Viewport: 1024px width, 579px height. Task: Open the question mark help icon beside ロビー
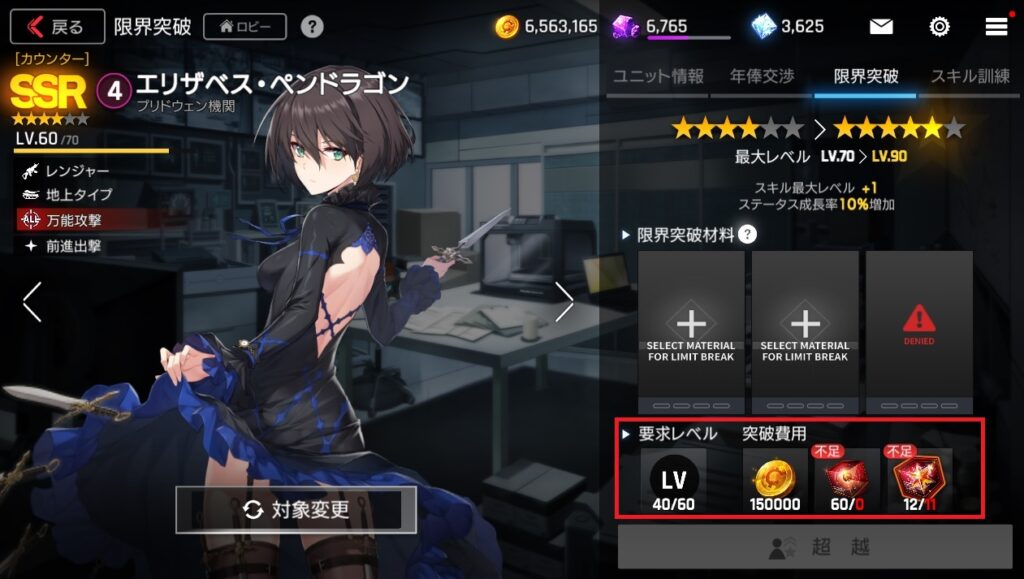tap(312, 26)
